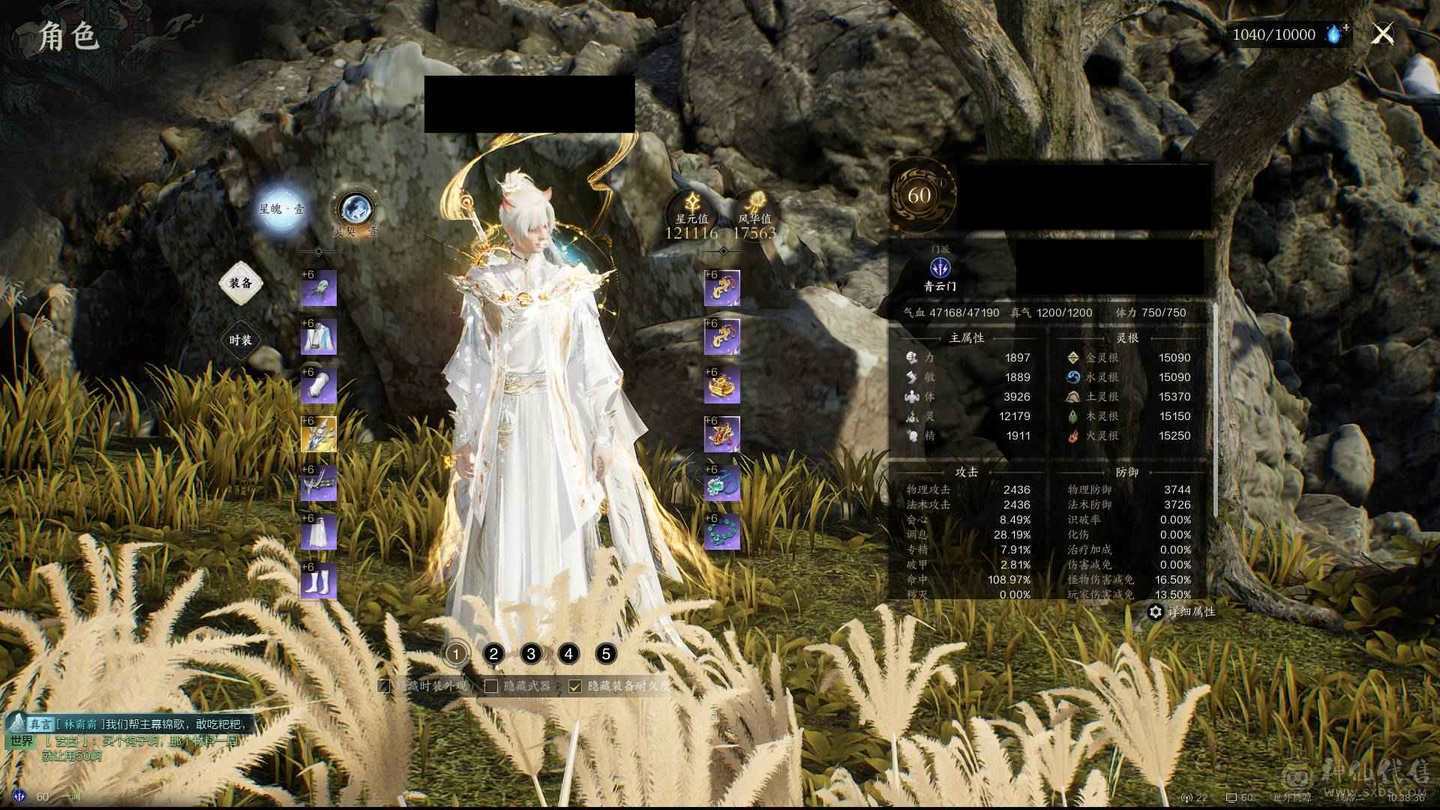Screen dimensions: 1440x810
Task: Open 详细属性 detailed attributes
Action: pos(1182,612)
